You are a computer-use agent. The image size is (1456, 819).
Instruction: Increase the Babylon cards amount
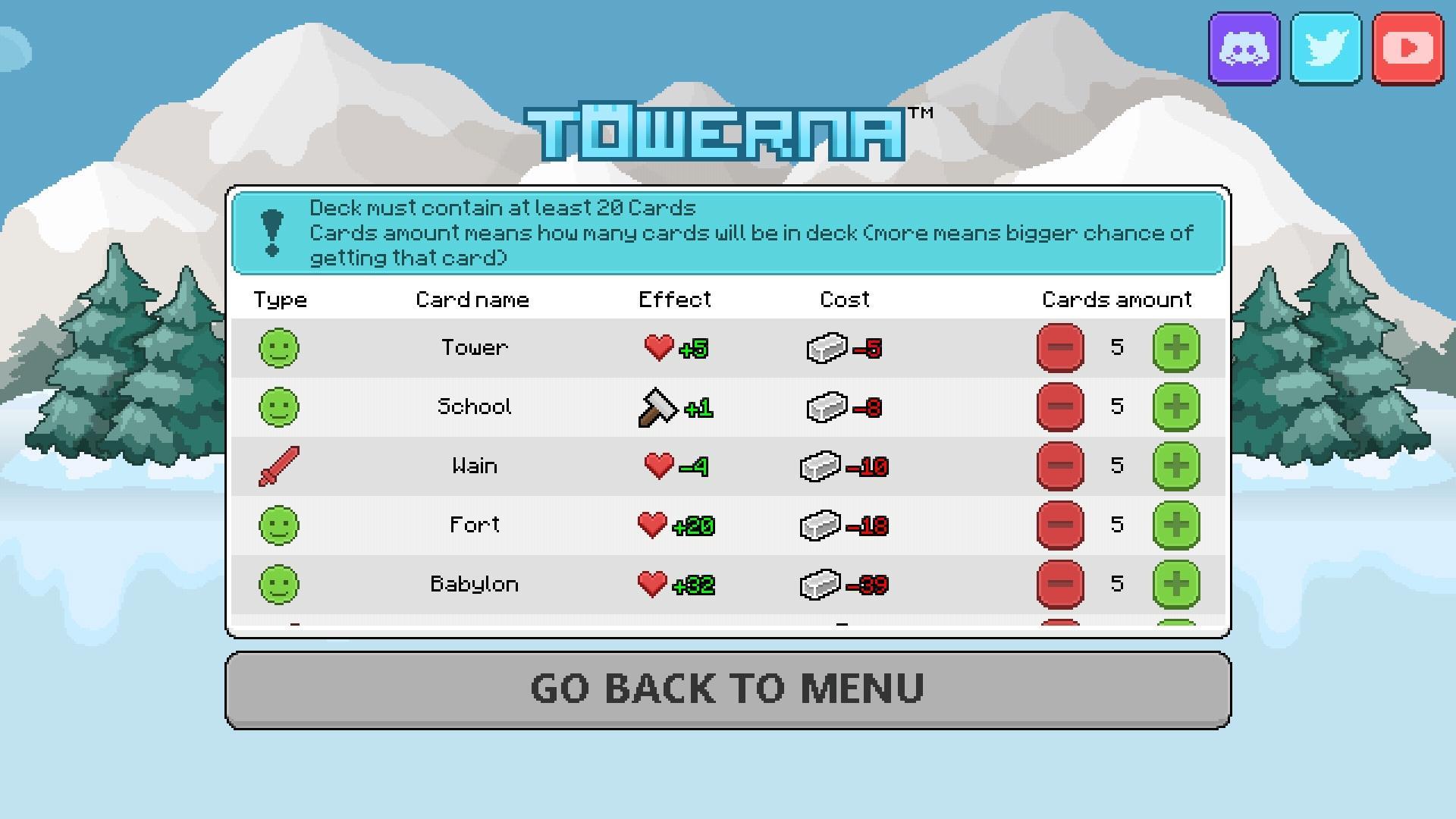pyautogui.click(x=1177, y=584)
